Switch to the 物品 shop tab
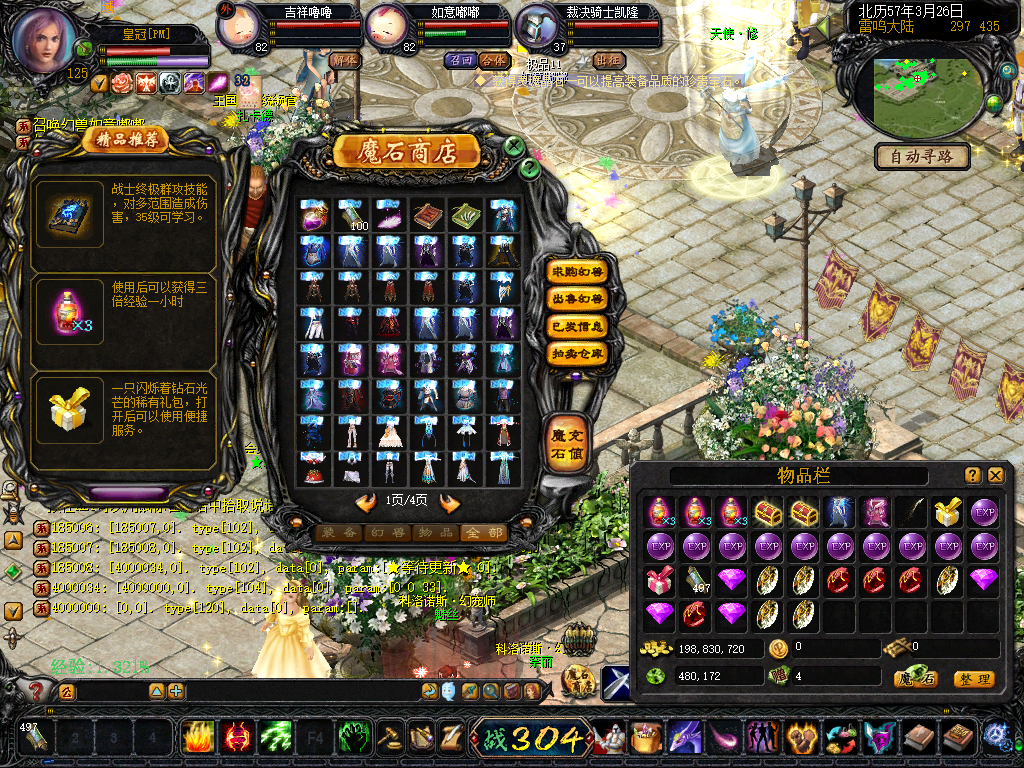Image resolution: width=1024 pixels, height=768 pixels. pos(436,533)
